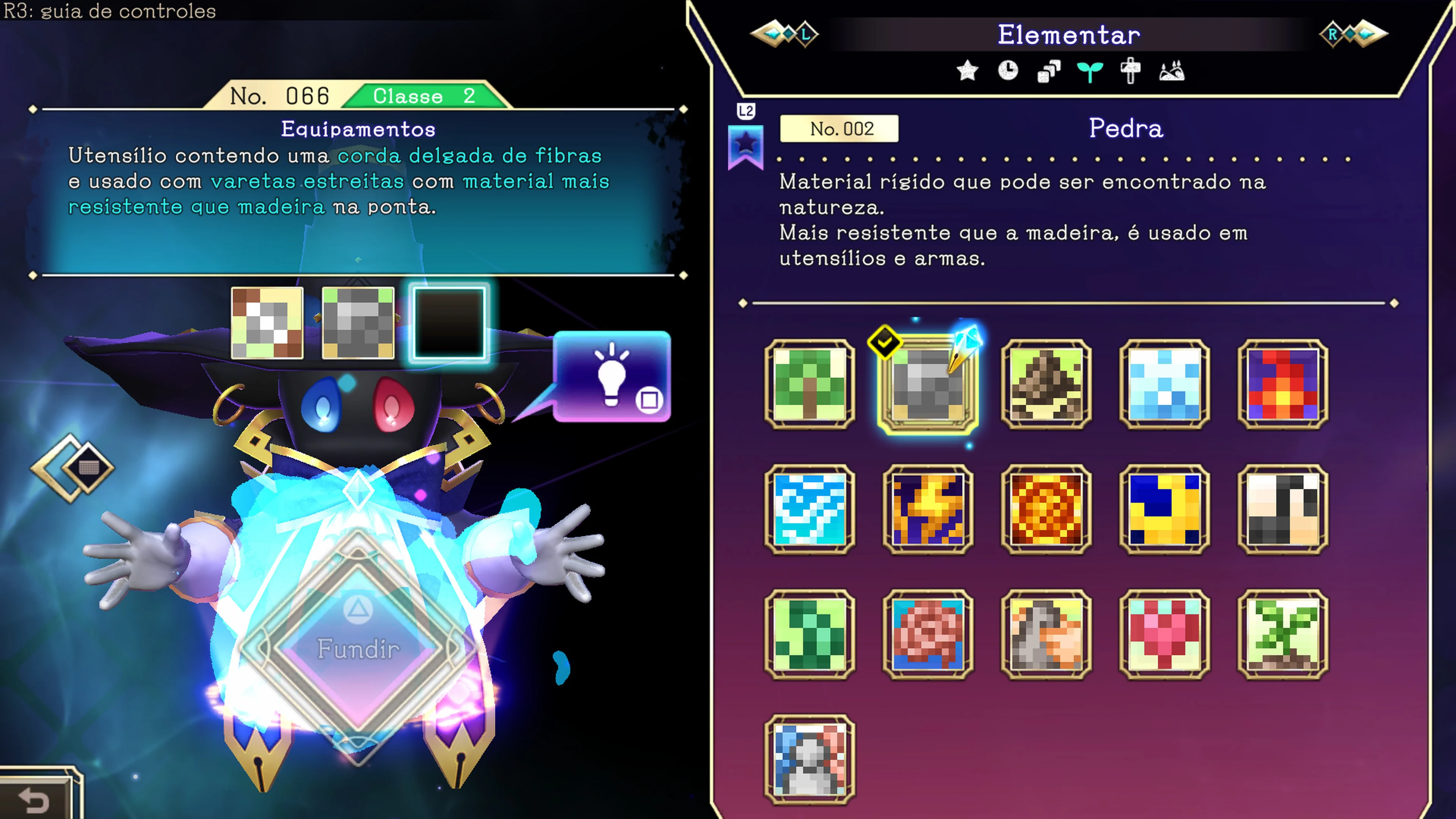Open the clock sorting filter icon
Screen dimensions: 1456x819
click(x=1008, y=71)
